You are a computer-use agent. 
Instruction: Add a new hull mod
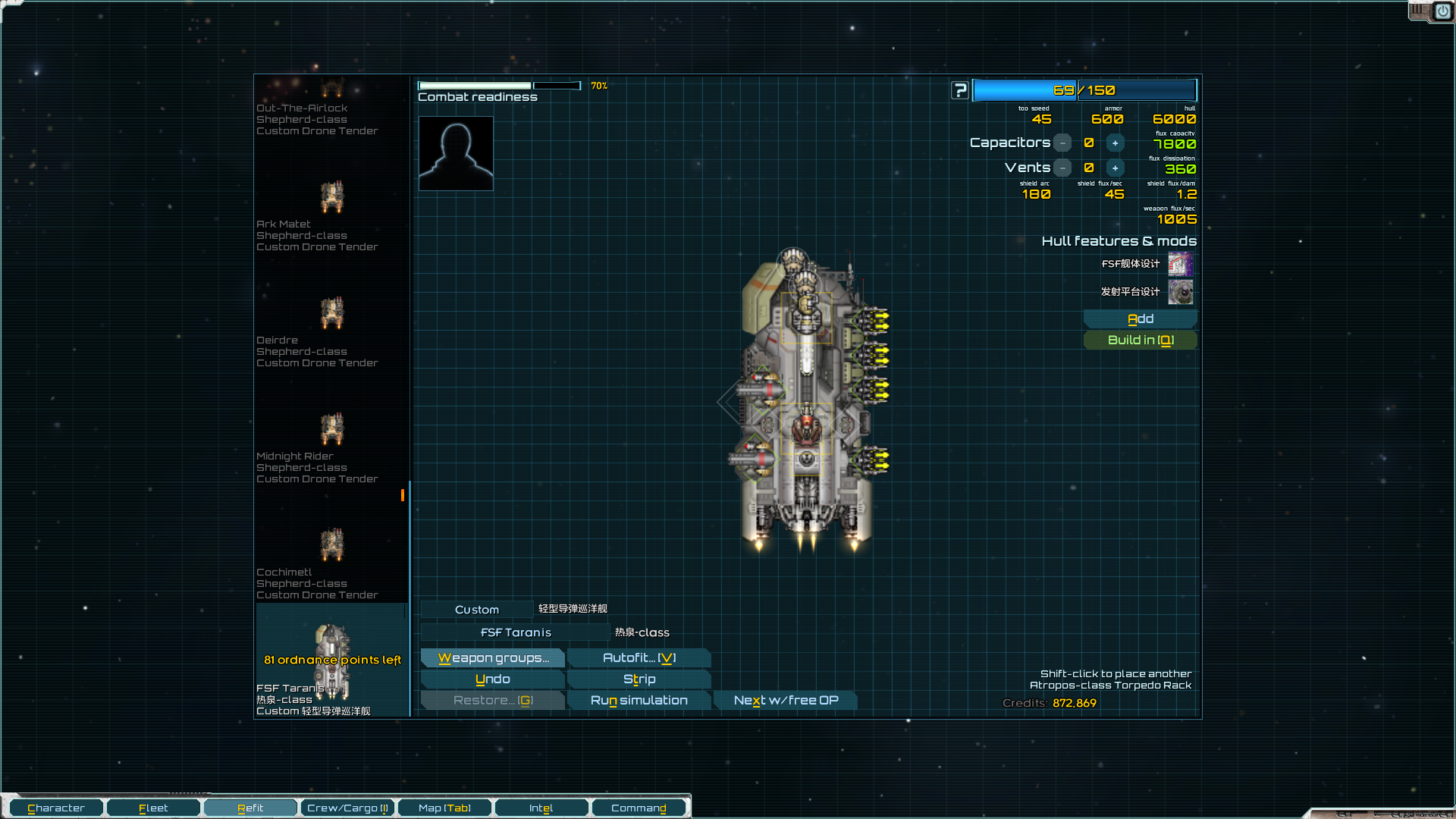coord(1140,319)
